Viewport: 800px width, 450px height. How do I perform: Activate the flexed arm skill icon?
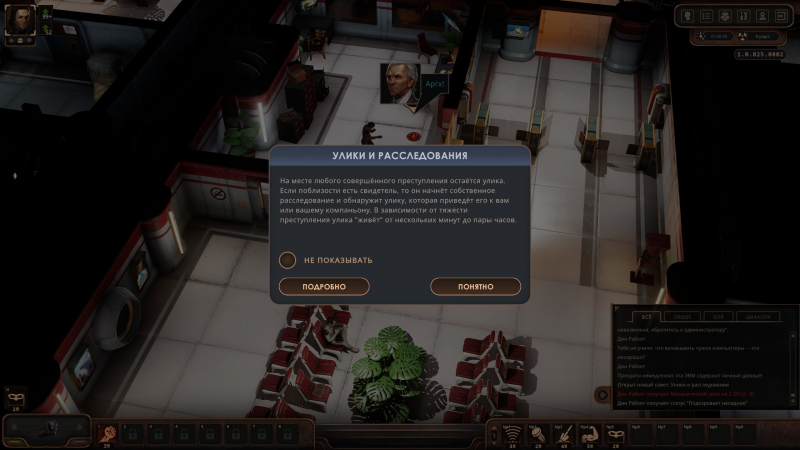(589, 432)
